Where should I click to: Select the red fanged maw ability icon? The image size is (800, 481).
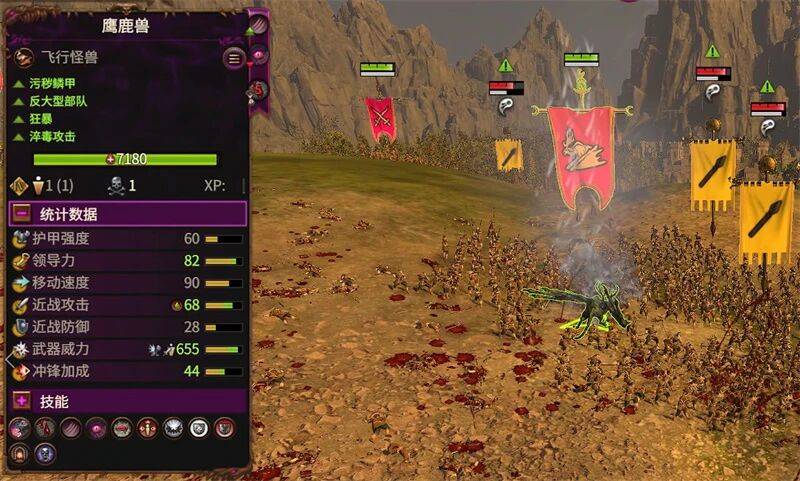click(122, 428)
